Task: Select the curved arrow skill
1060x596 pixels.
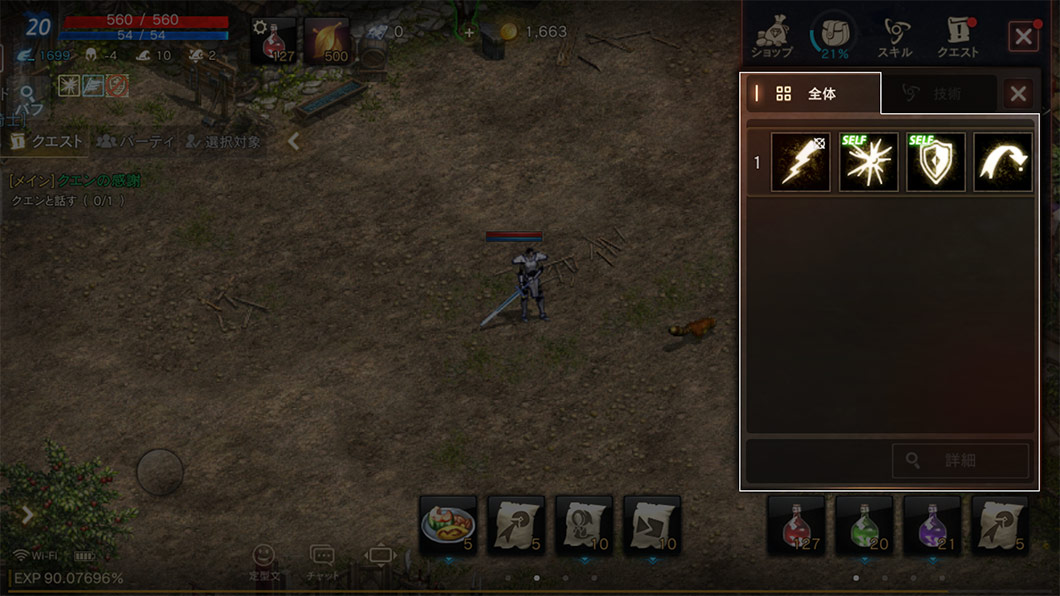Action: 1003,162
